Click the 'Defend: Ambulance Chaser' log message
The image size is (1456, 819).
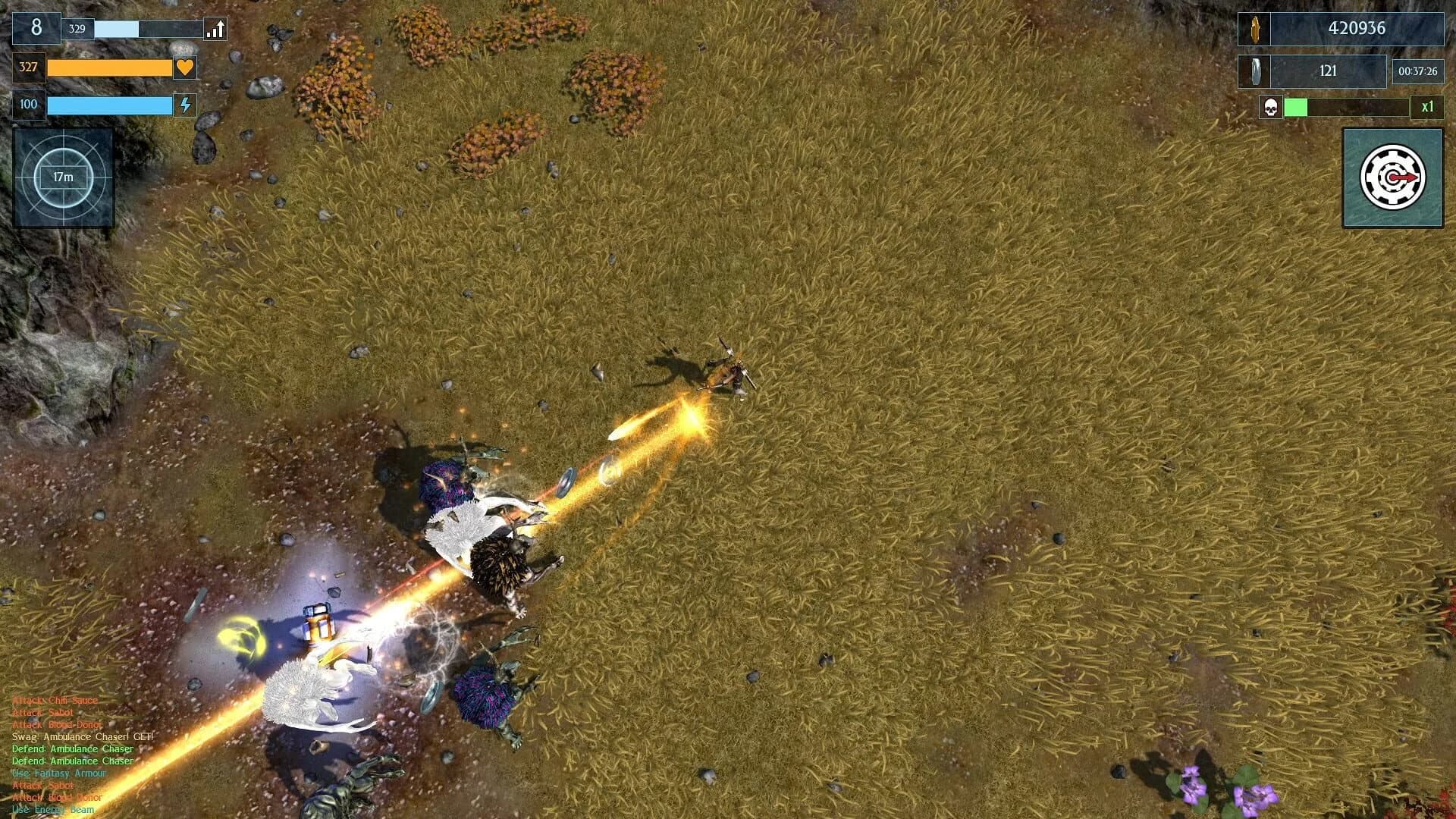coord(72,748)
